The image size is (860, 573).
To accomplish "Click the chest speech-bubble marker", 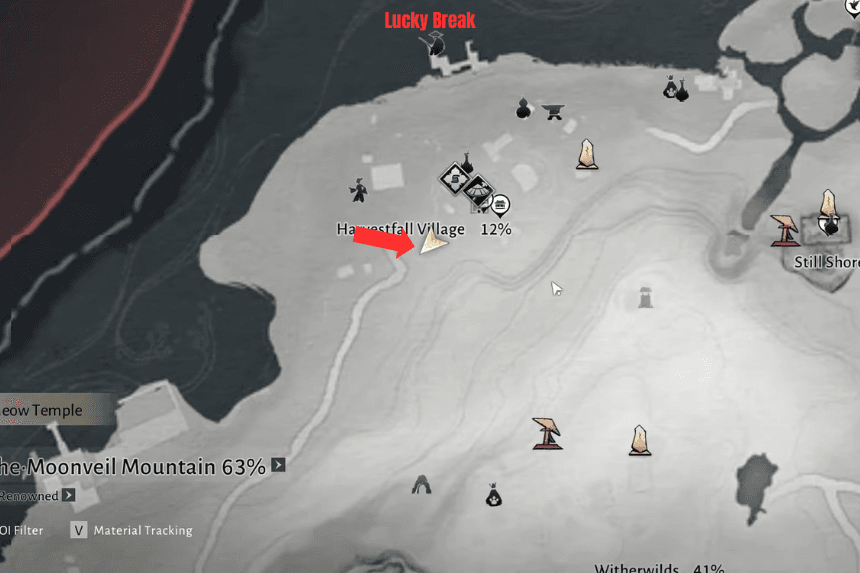I will 498,205.
